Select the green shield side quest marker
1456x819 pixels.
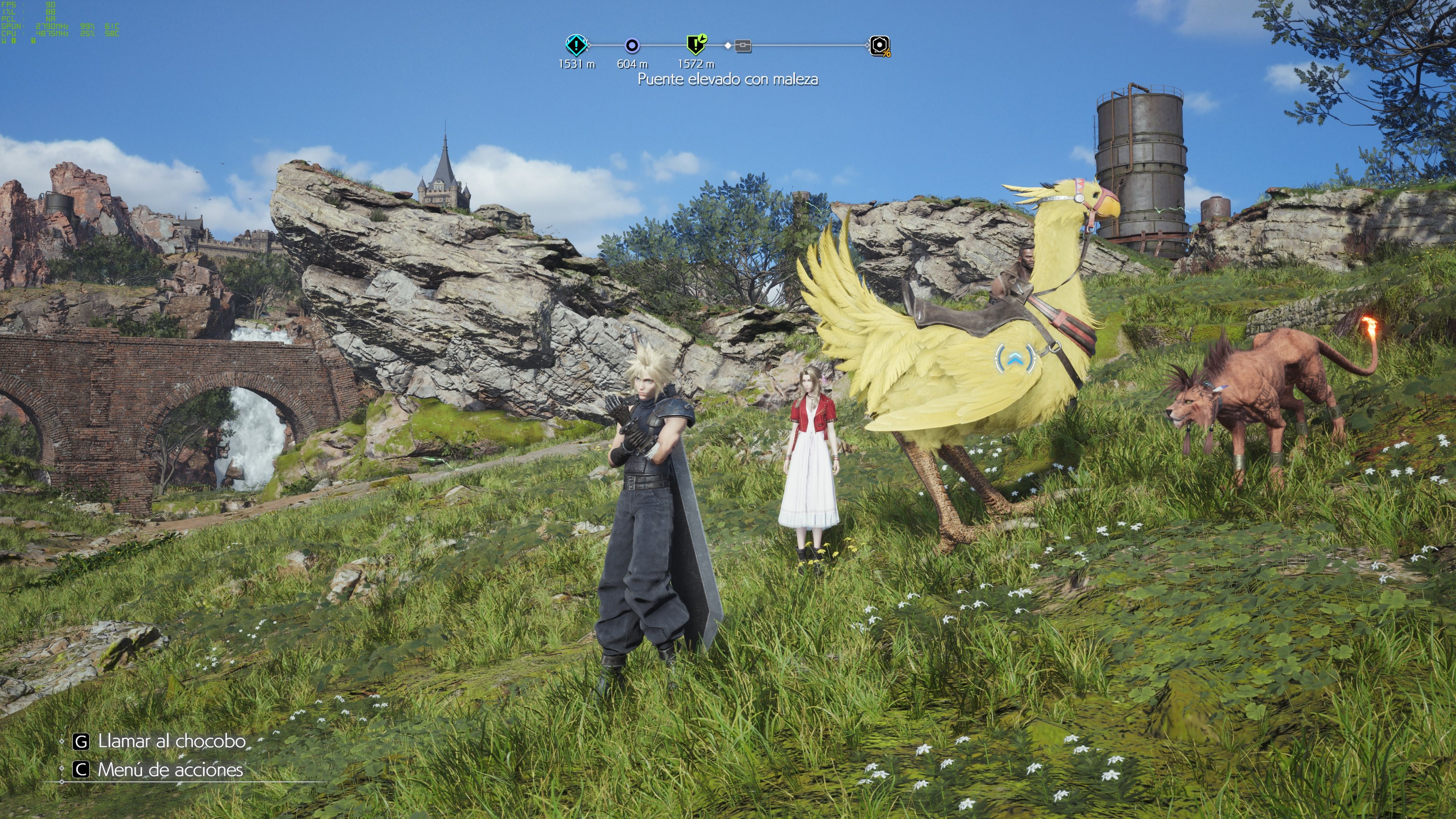pos(696,44)
